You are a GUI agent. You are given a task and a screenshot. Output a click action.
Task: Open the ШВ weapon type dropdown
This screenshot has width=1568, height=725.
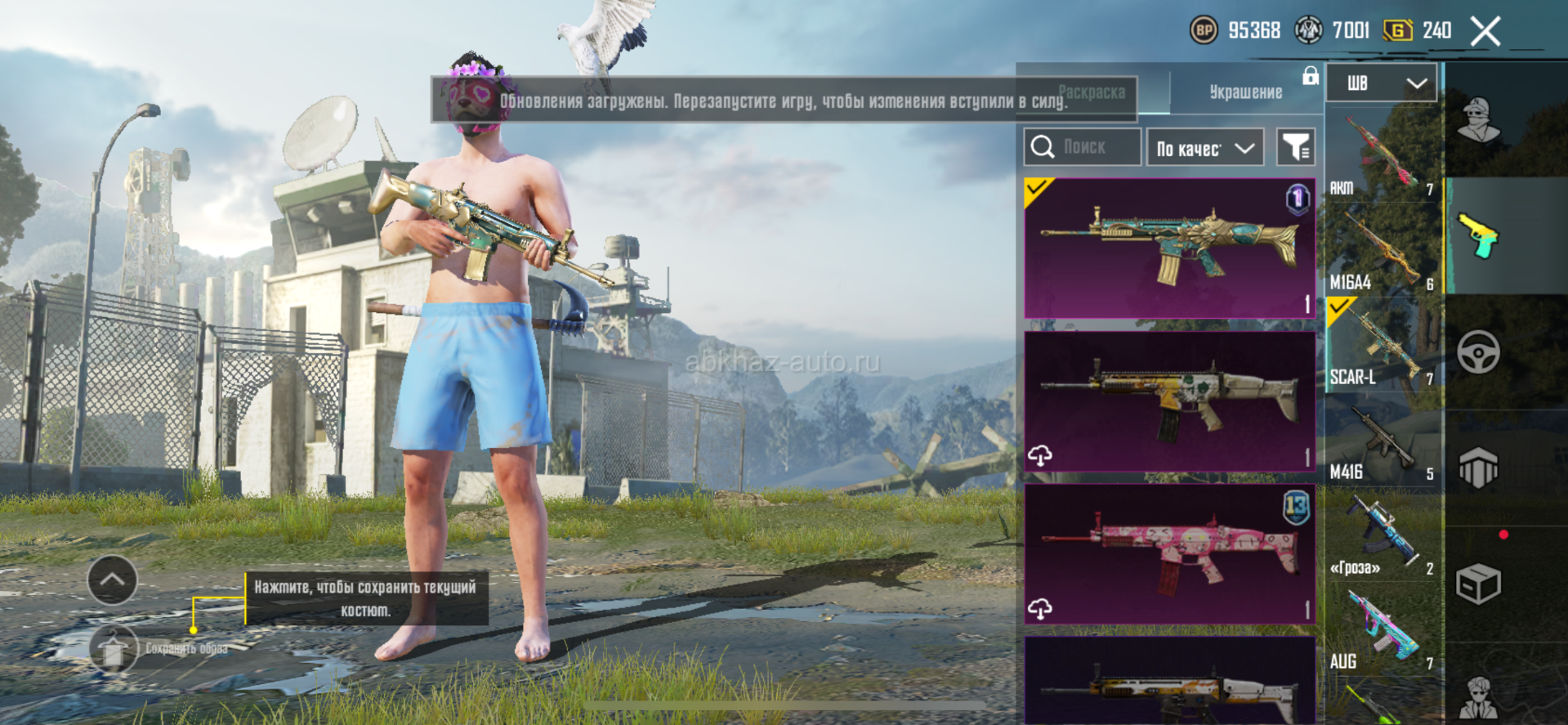(1381, 83)
